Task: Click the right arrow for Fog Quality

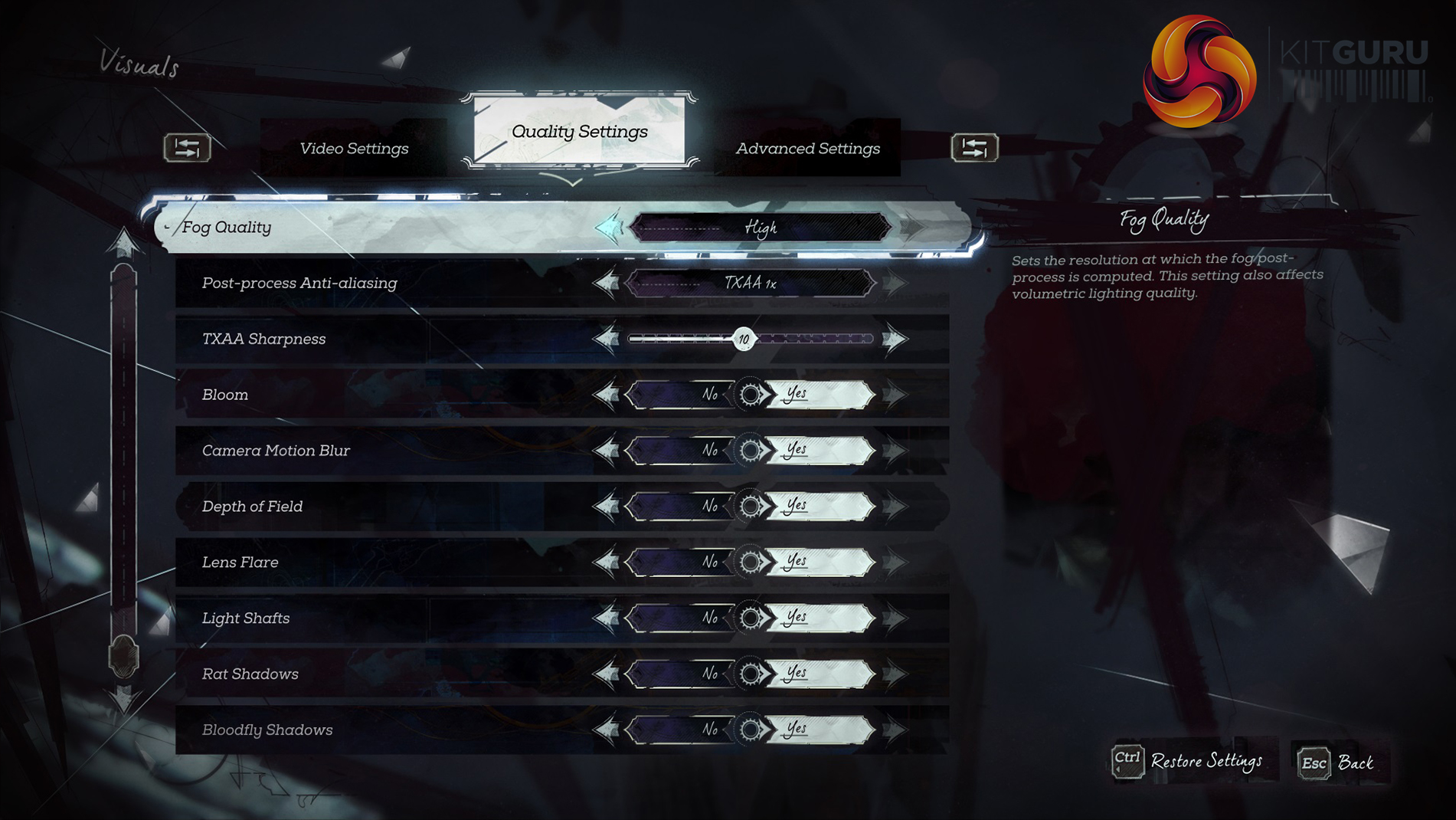Action: (x=912, y=228)
